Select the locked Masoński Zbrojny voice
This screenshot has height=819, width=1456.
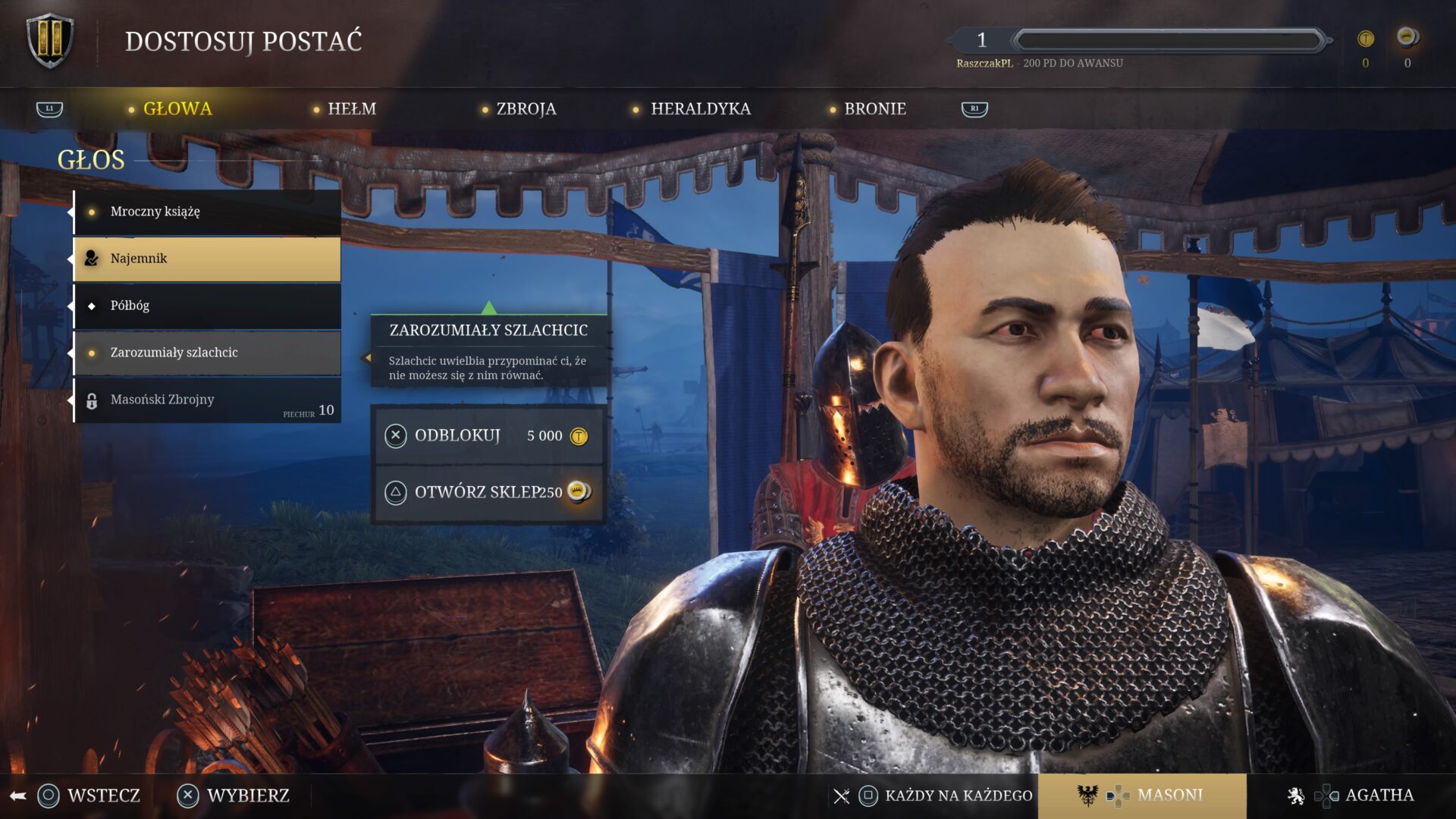coord(207,400)
